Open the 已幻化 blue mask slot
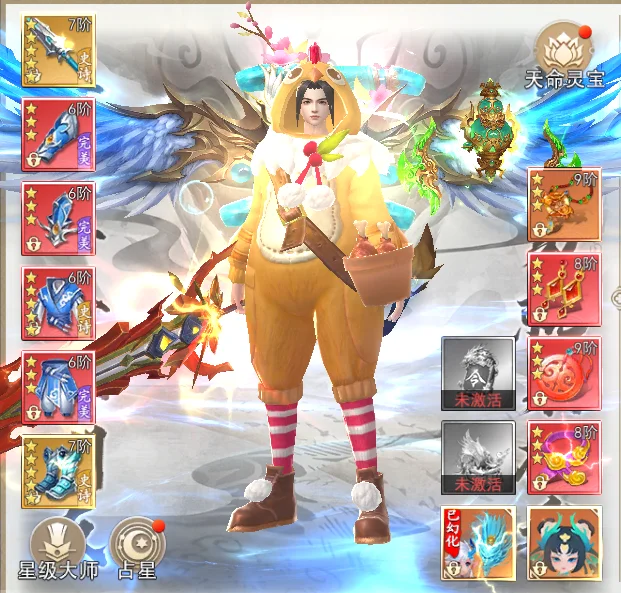 coord(478,543)
